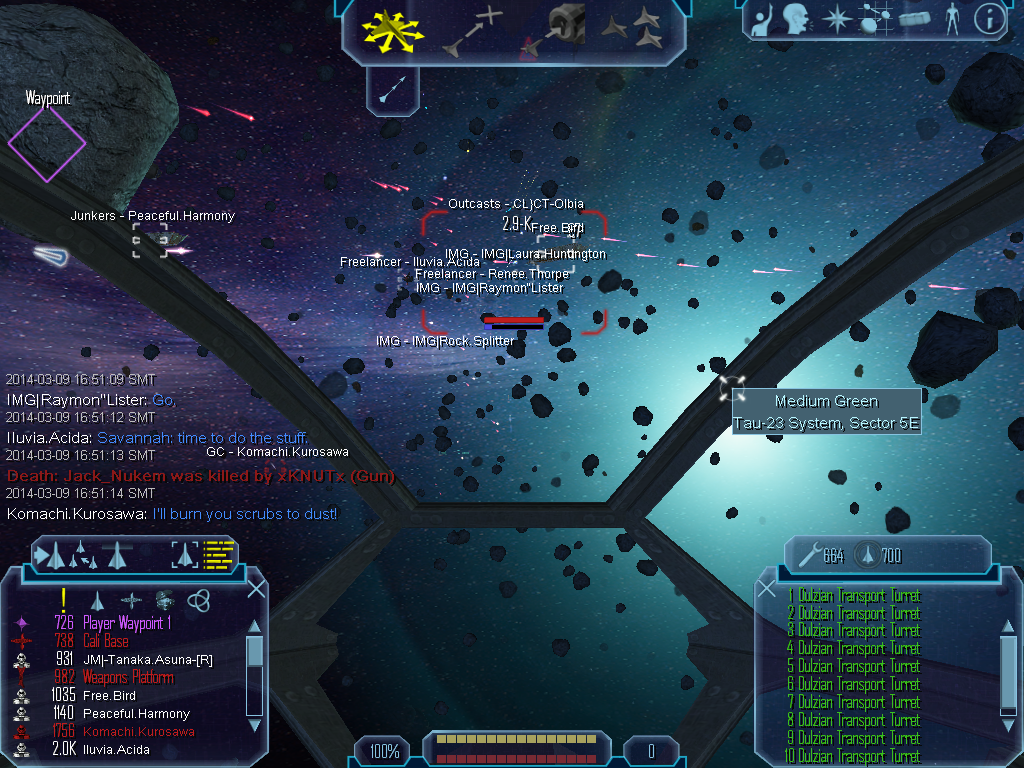Open the Neural Net star icon

click(834, 18)
